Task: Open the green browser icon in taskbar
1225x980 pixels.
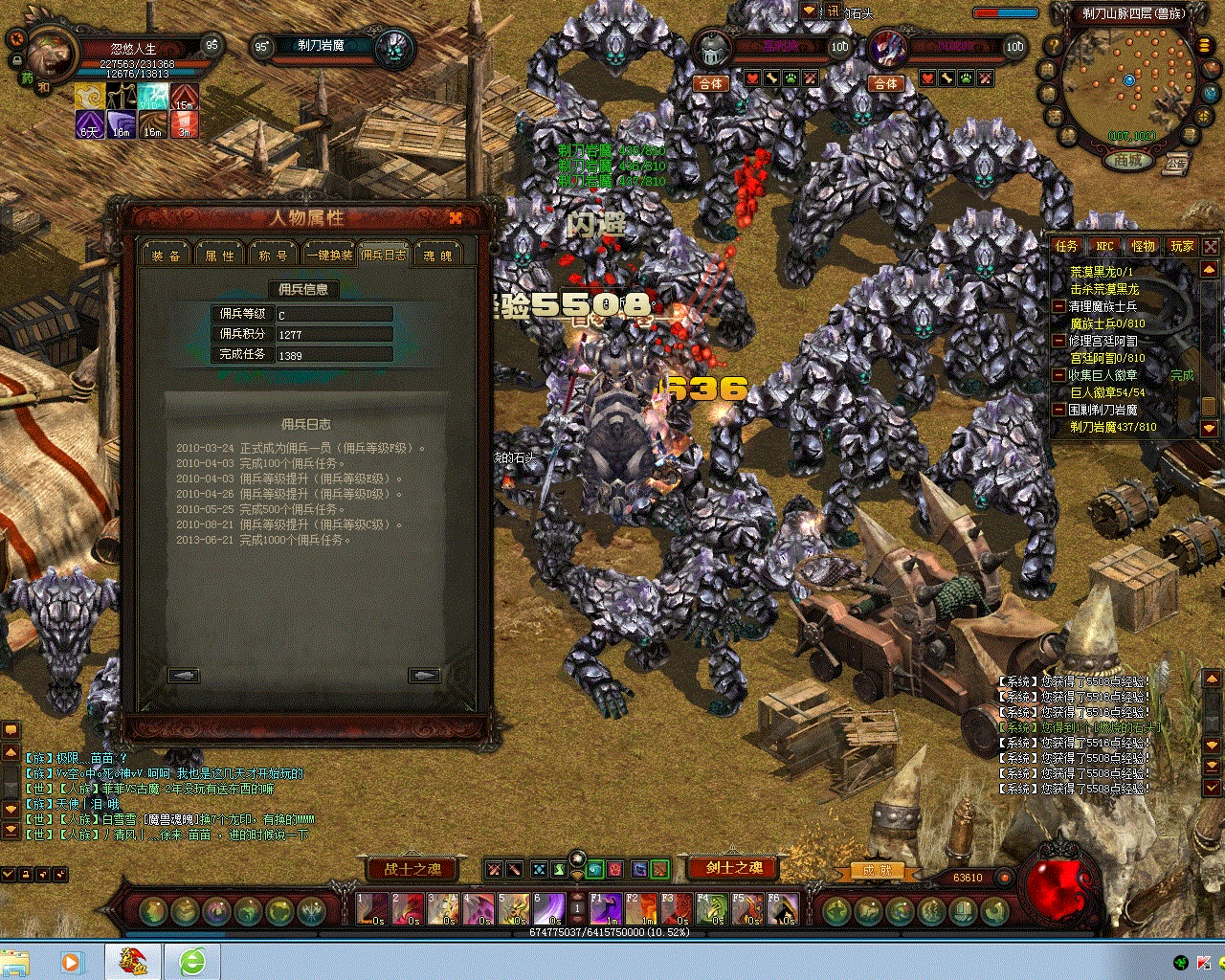Action: [x=192, y=961]
